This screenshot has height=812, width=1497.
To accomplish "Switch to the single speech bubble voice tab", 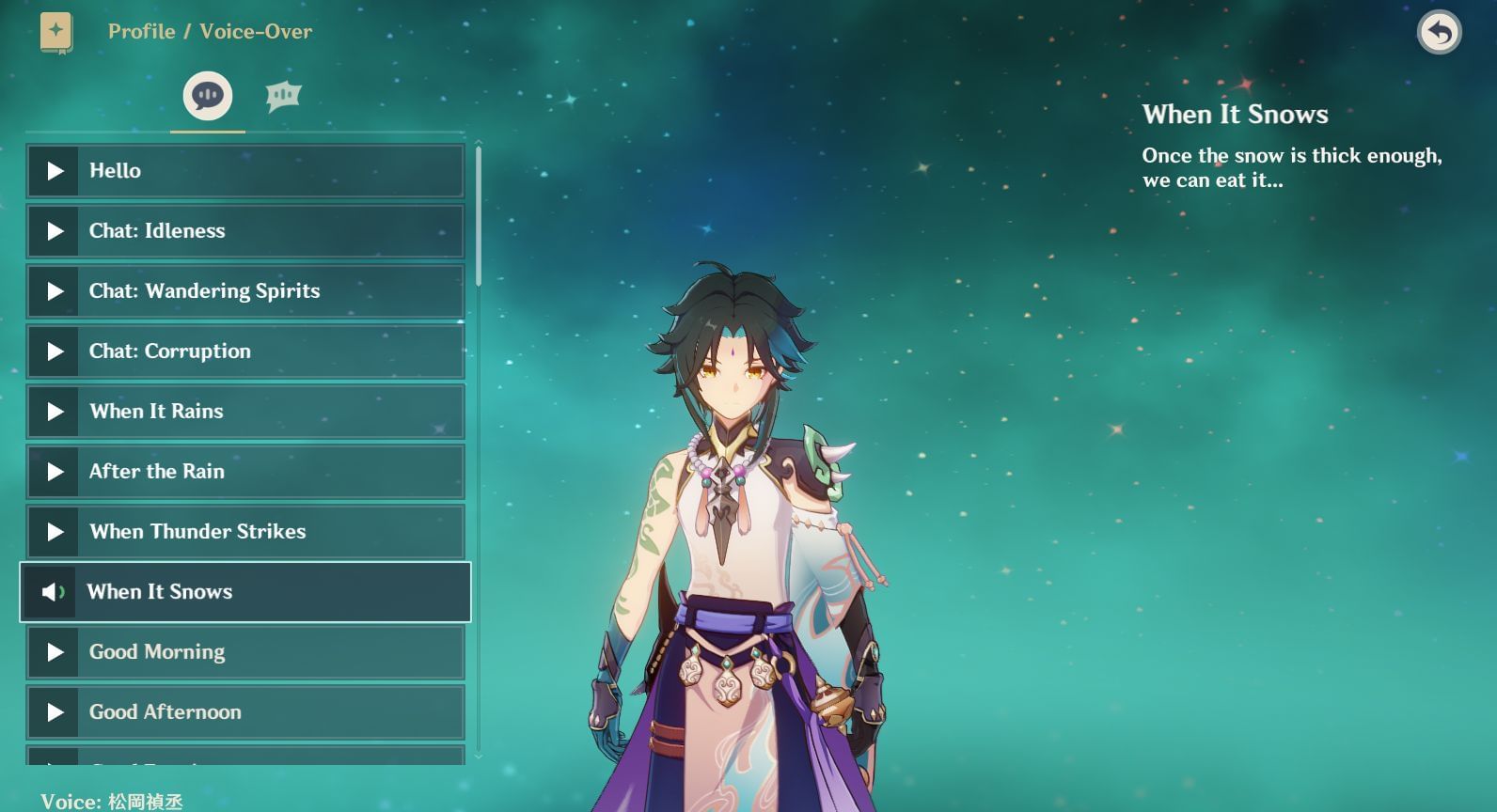I will (x=207, y=94).
